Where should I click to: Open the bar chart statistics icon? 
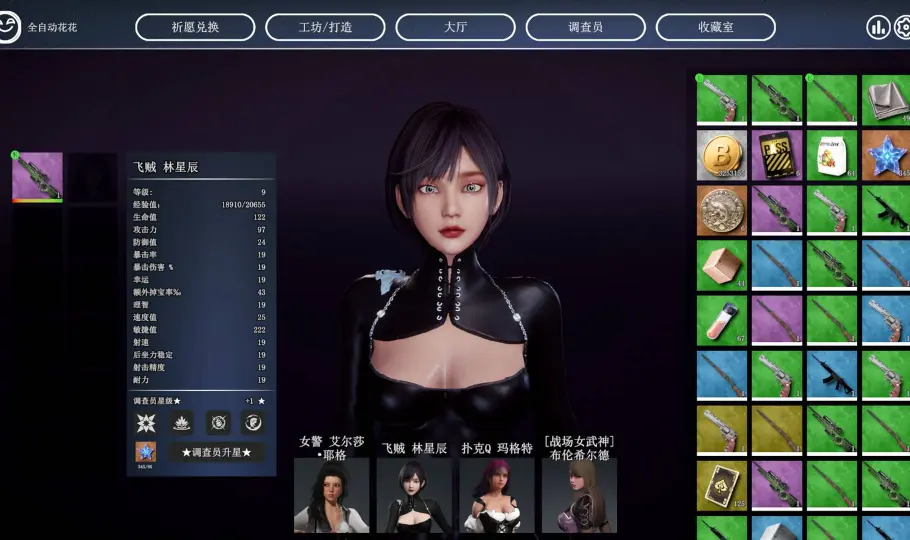[x=878, y=27]
